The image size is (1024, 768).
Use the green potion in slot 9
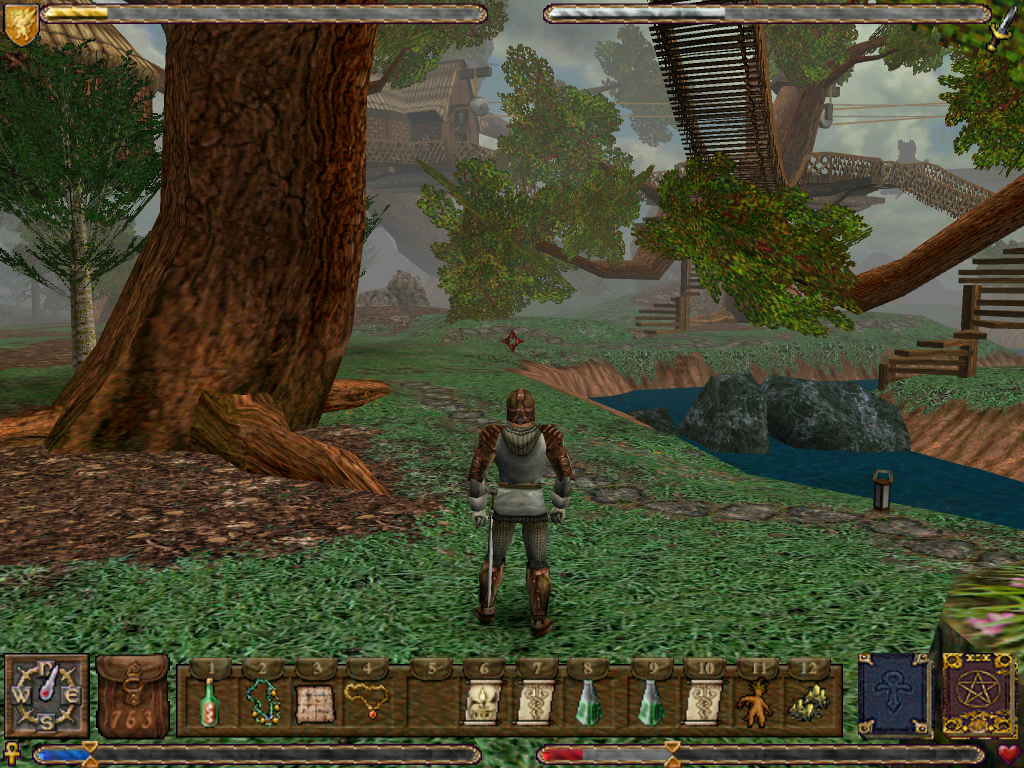(x=651, y=703)
